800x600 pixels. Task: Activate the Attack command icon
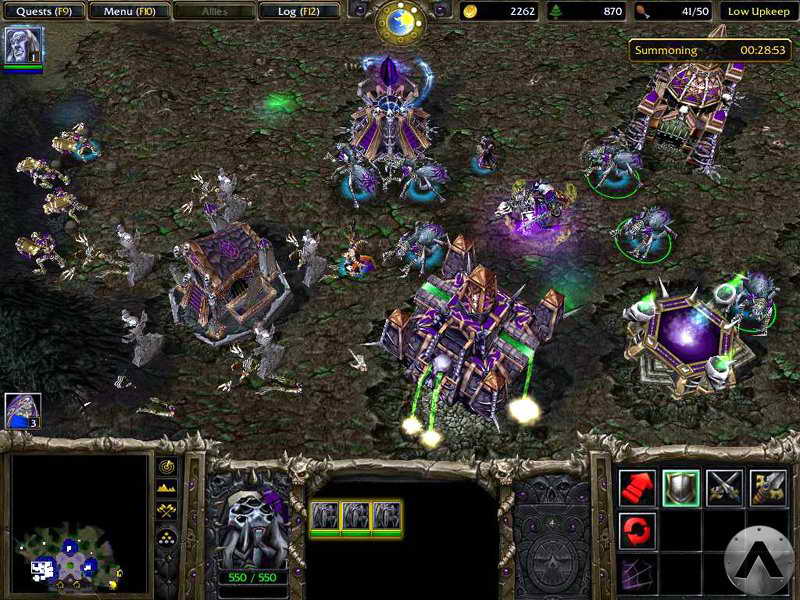click(768, 487)
